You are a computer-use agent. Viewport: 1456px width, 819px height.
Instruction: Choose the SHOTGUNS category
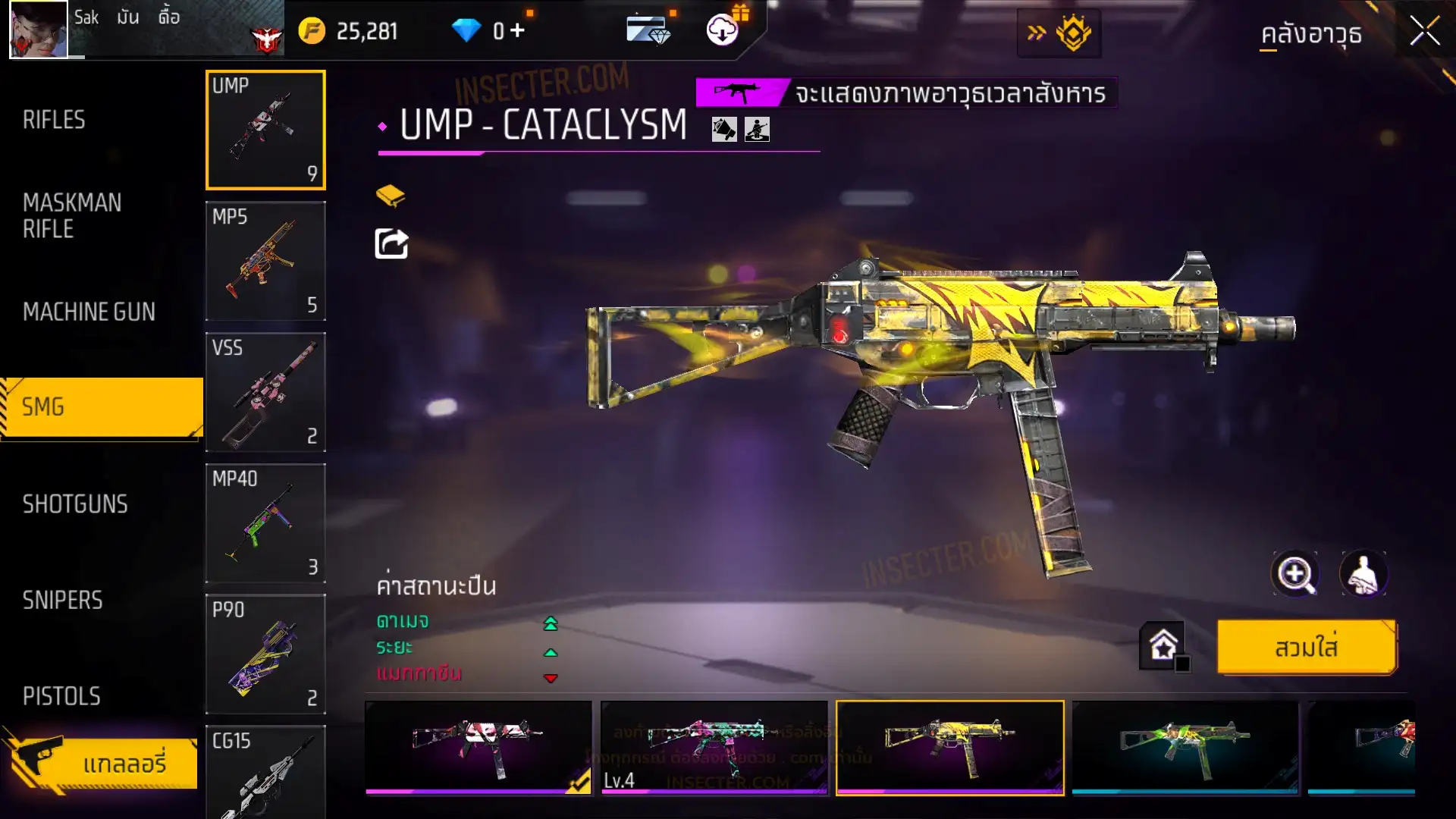pyautogui.click(x=75, y=504)
